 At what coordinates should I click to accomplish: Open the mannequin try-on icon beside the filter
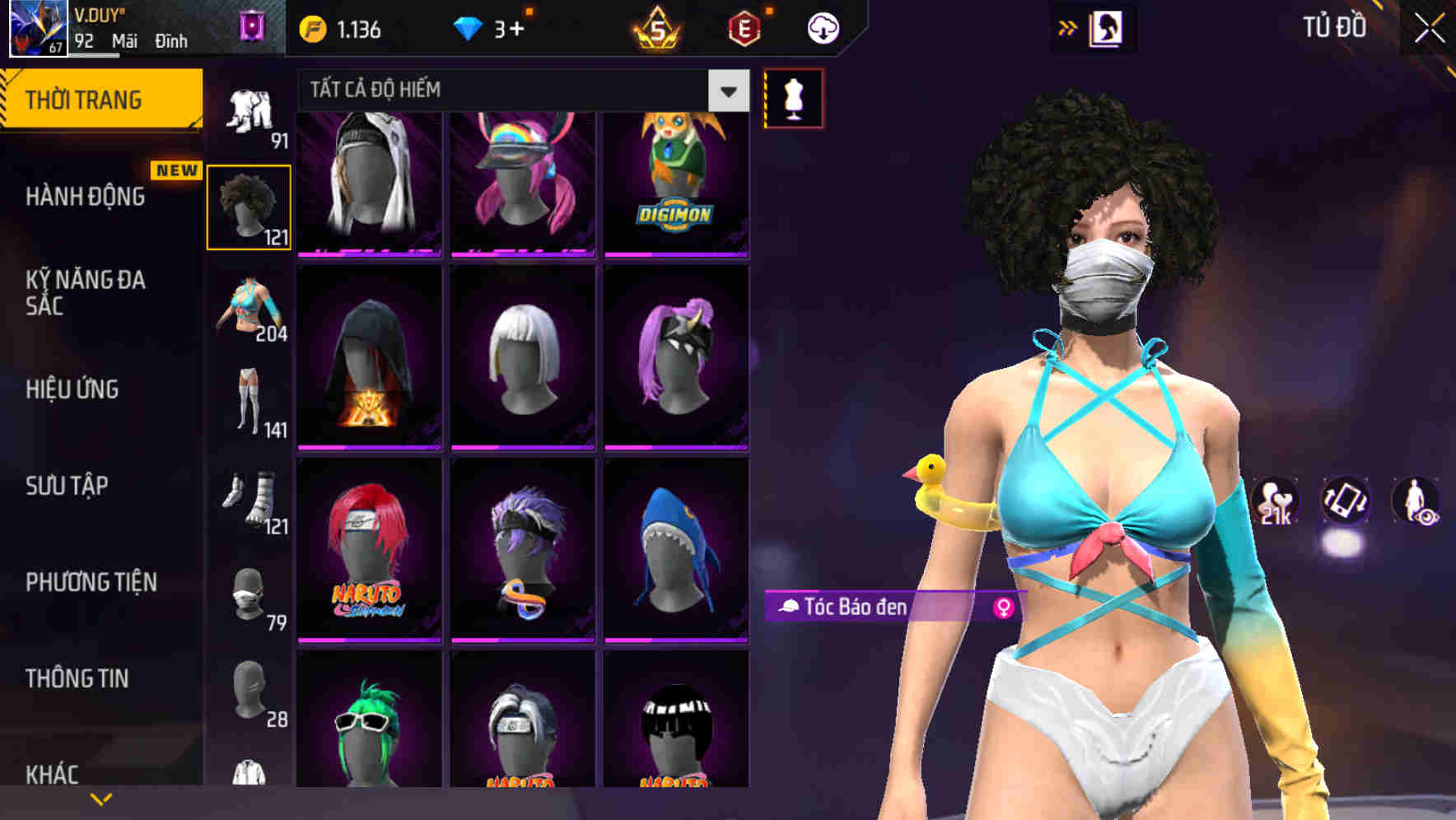(x=793, y=97)
